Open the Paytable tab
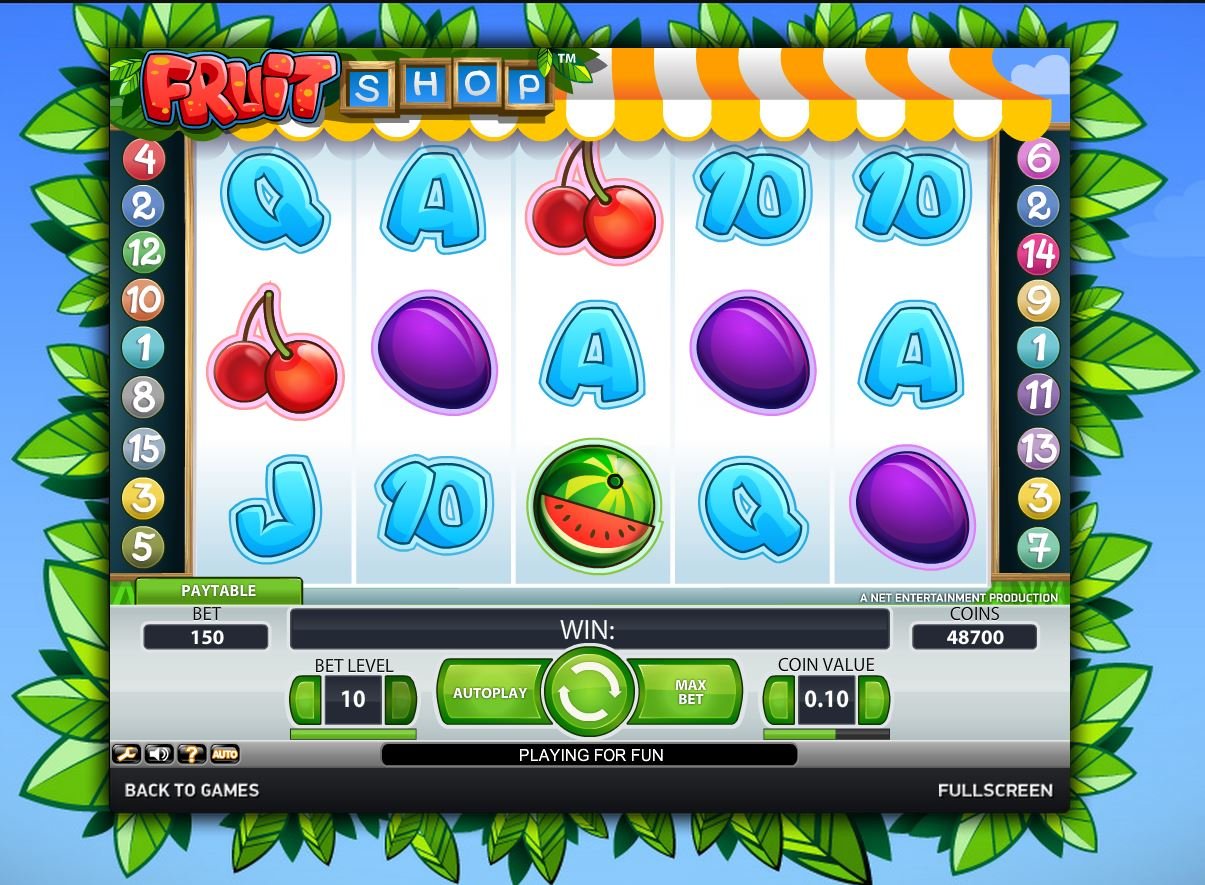Viewport: 1205px width, 885px height. click(218, 591)
